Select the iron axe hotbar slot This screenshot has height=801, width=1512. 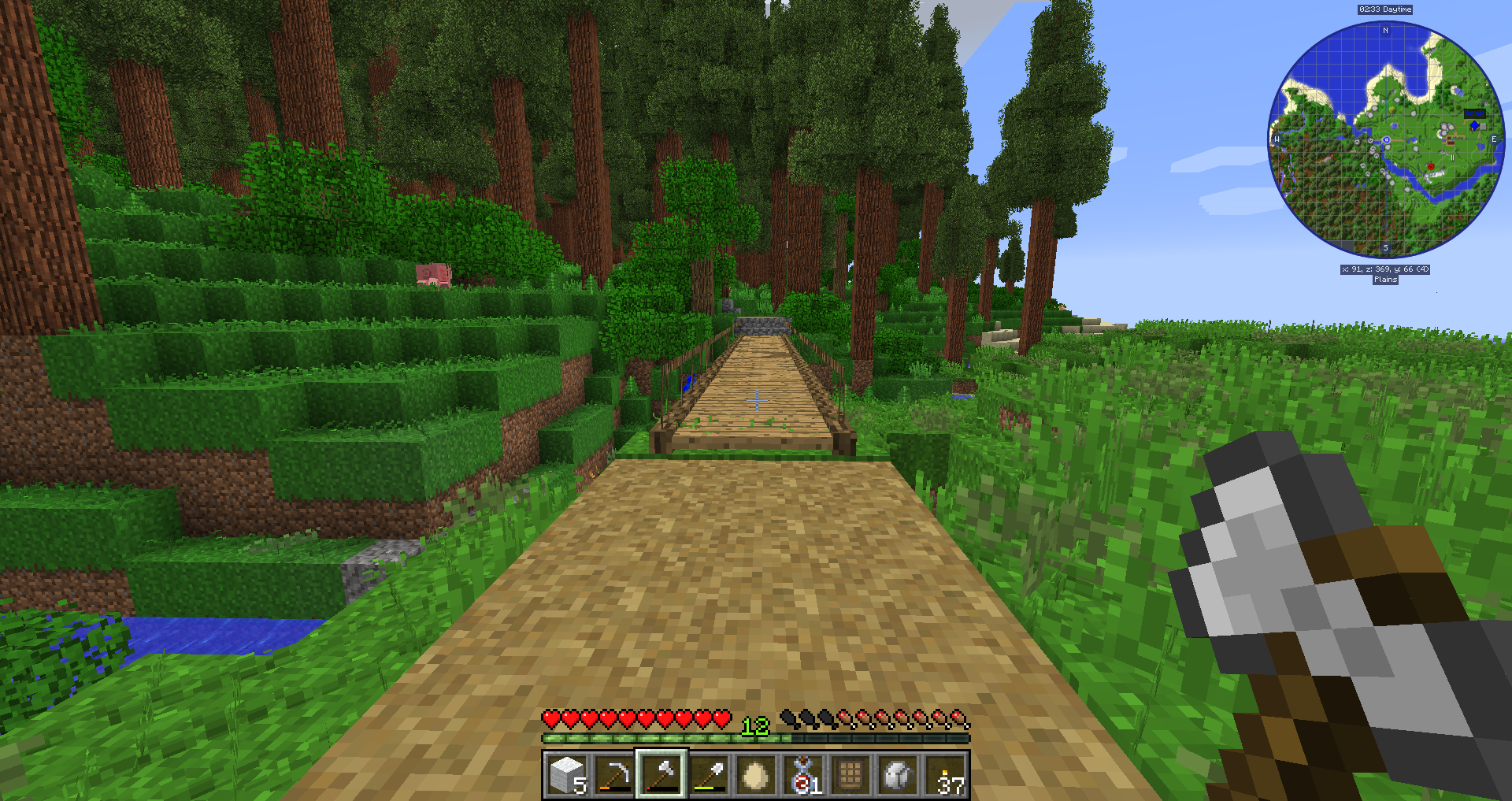pos(661,775)
